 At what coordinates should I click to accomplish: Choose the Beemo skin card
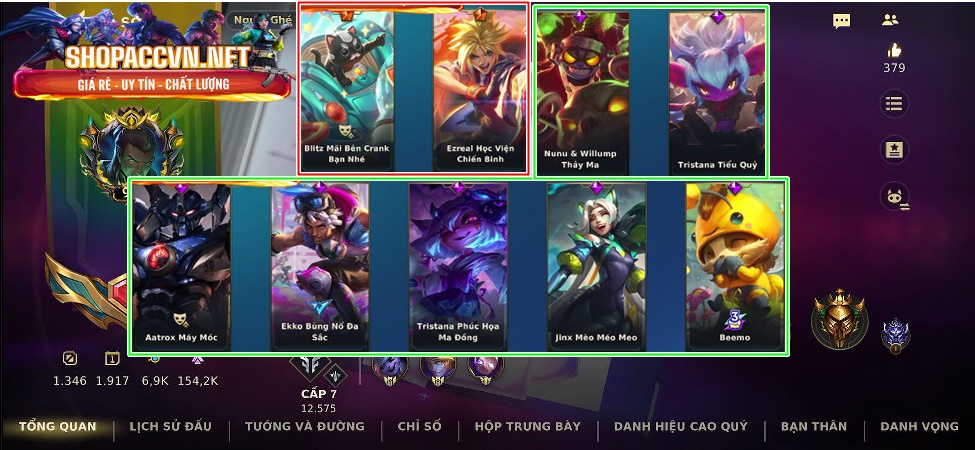(735, 266)
